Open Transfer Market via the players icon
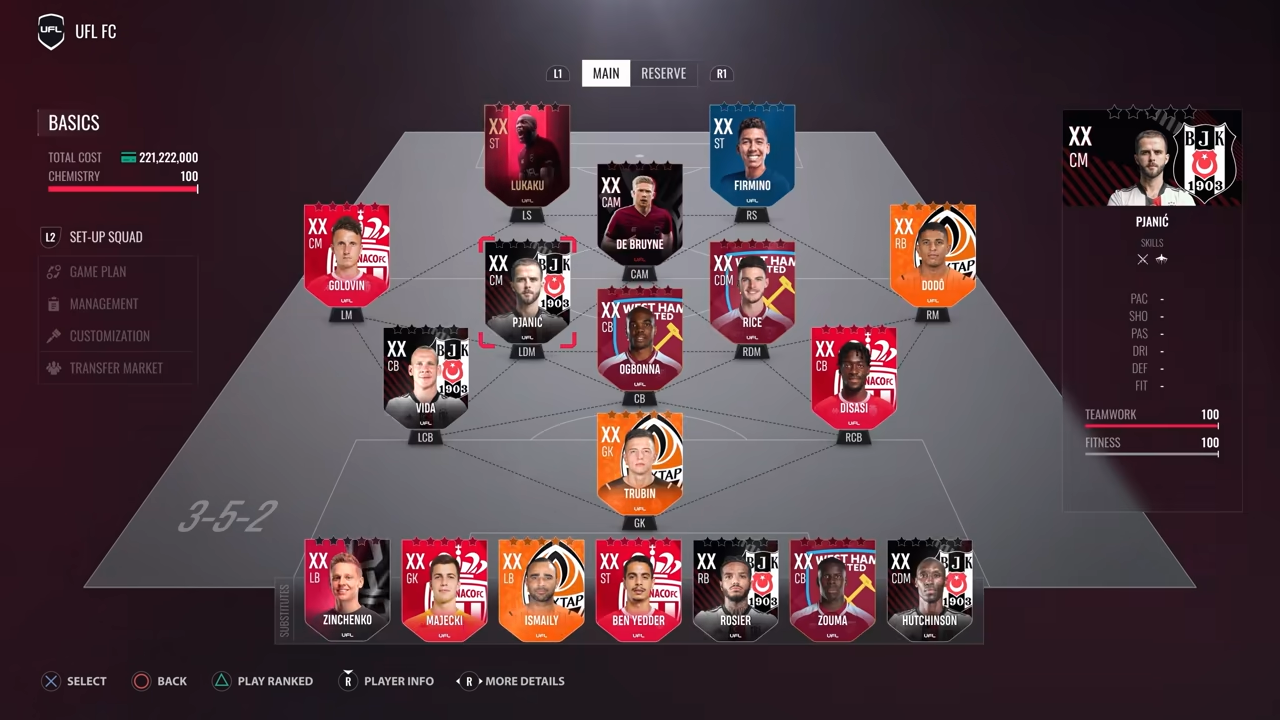The height and width of the screenshot is (720, 1280). [x=53, y=368]
